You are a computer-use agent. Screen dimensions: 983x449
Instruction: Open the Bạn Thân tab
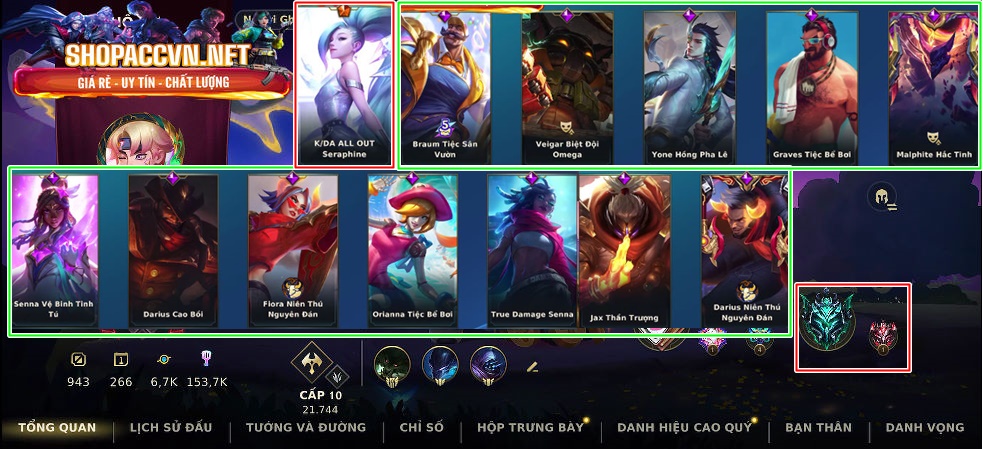(x=818, y=427)
